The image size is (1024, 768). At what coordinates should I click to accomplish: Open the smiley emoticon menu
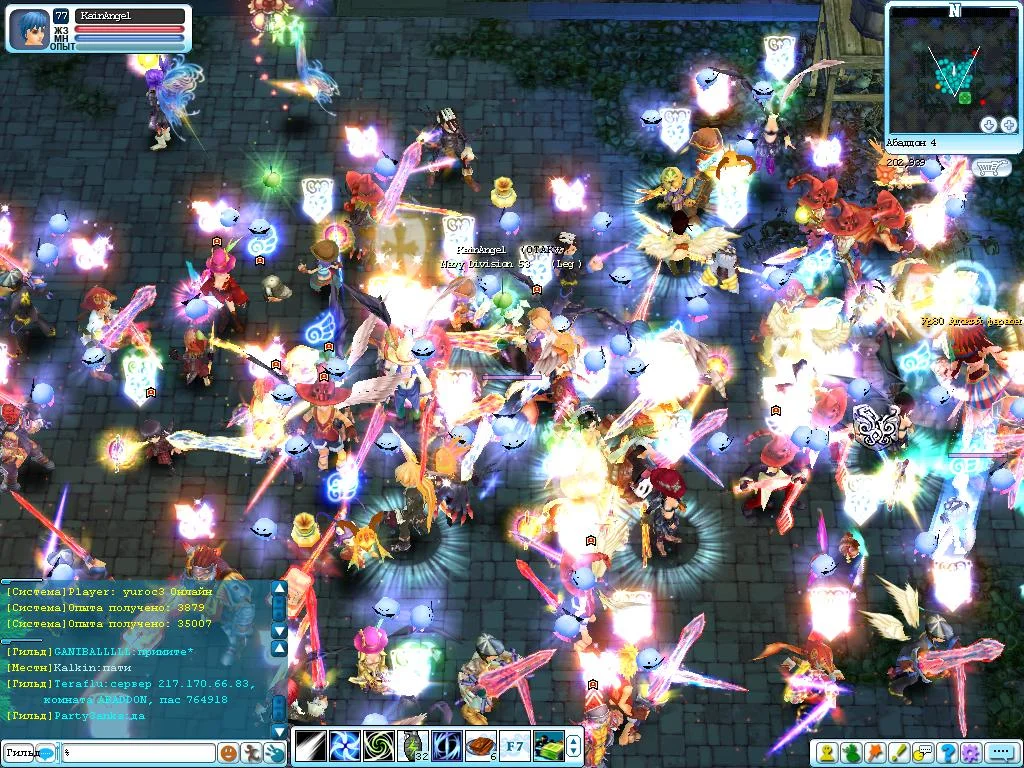tap(229, 752)
